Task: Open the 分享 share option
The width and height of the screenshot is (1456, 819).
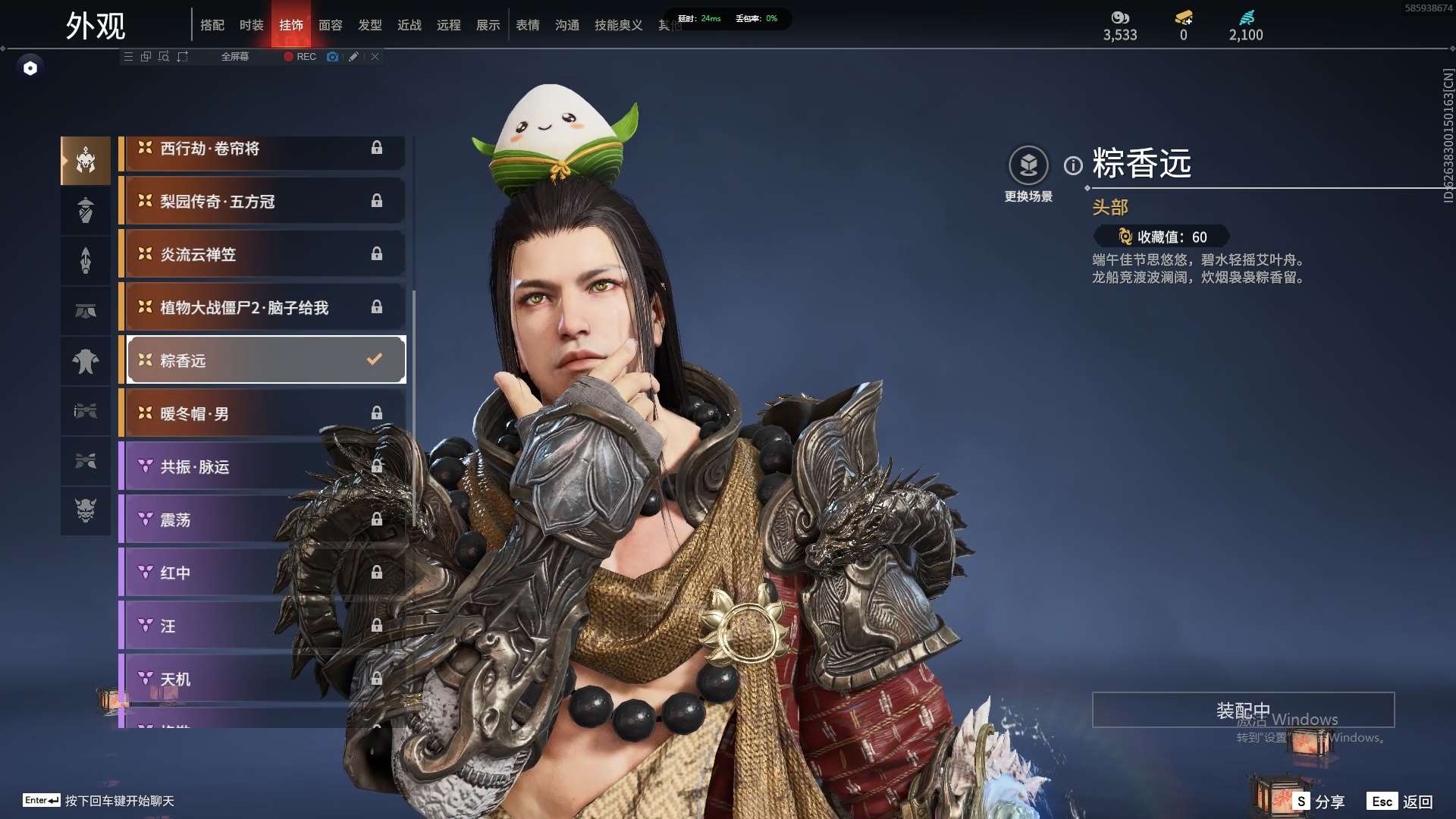Action: click(x=1319, y=802)
